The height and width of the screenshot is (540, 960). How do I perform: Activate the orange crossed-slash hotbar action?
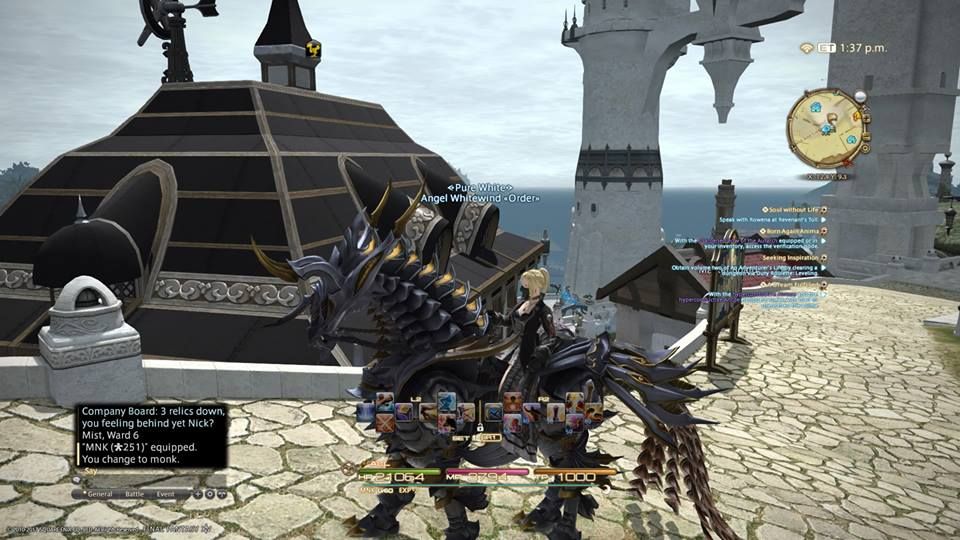pos(385,423)
